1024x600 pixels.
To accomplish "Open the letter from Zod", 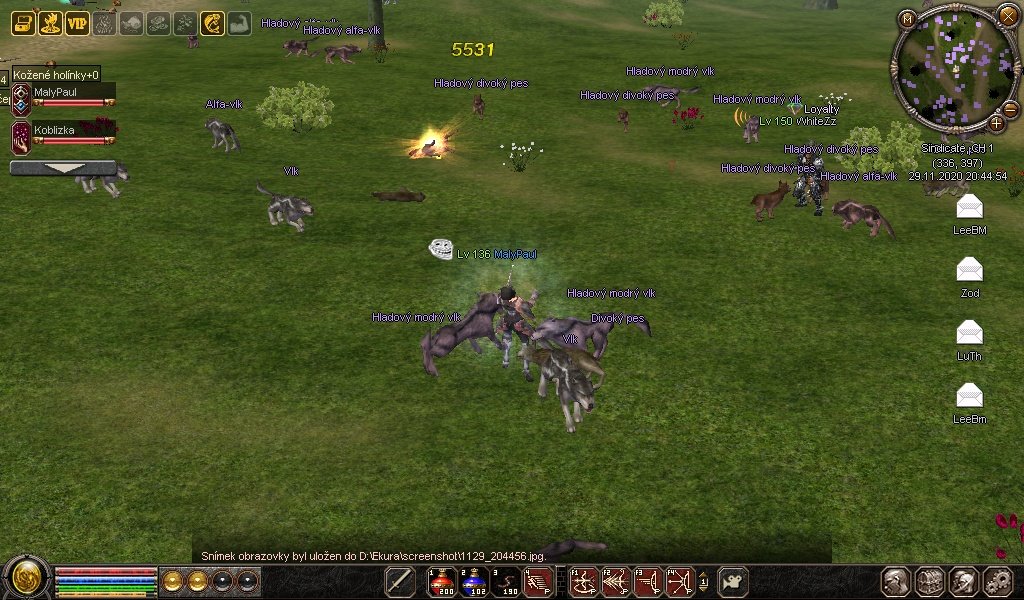I will coord(969,270).
